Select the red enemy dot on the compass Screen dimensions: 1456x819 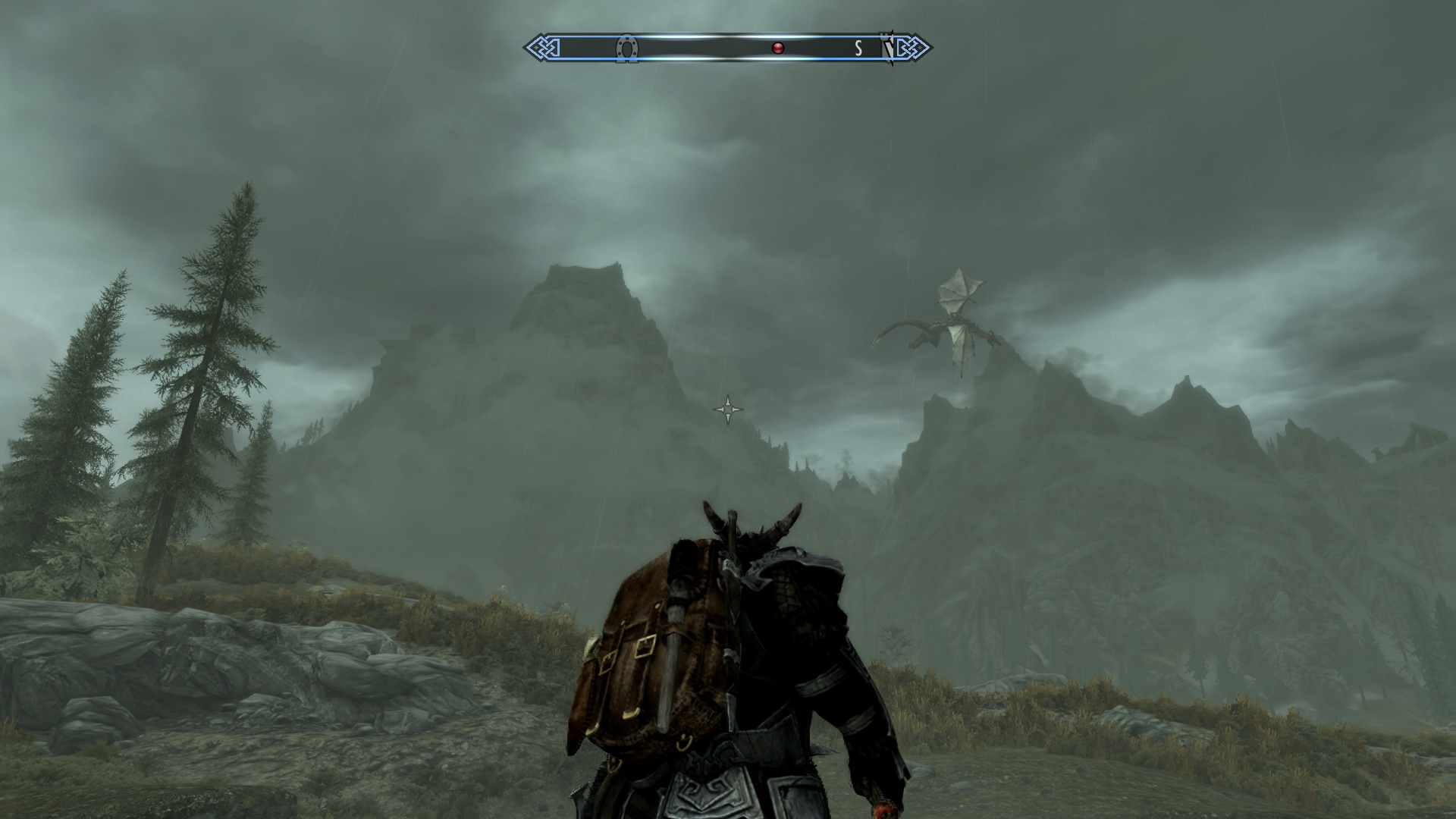(777, 49)
